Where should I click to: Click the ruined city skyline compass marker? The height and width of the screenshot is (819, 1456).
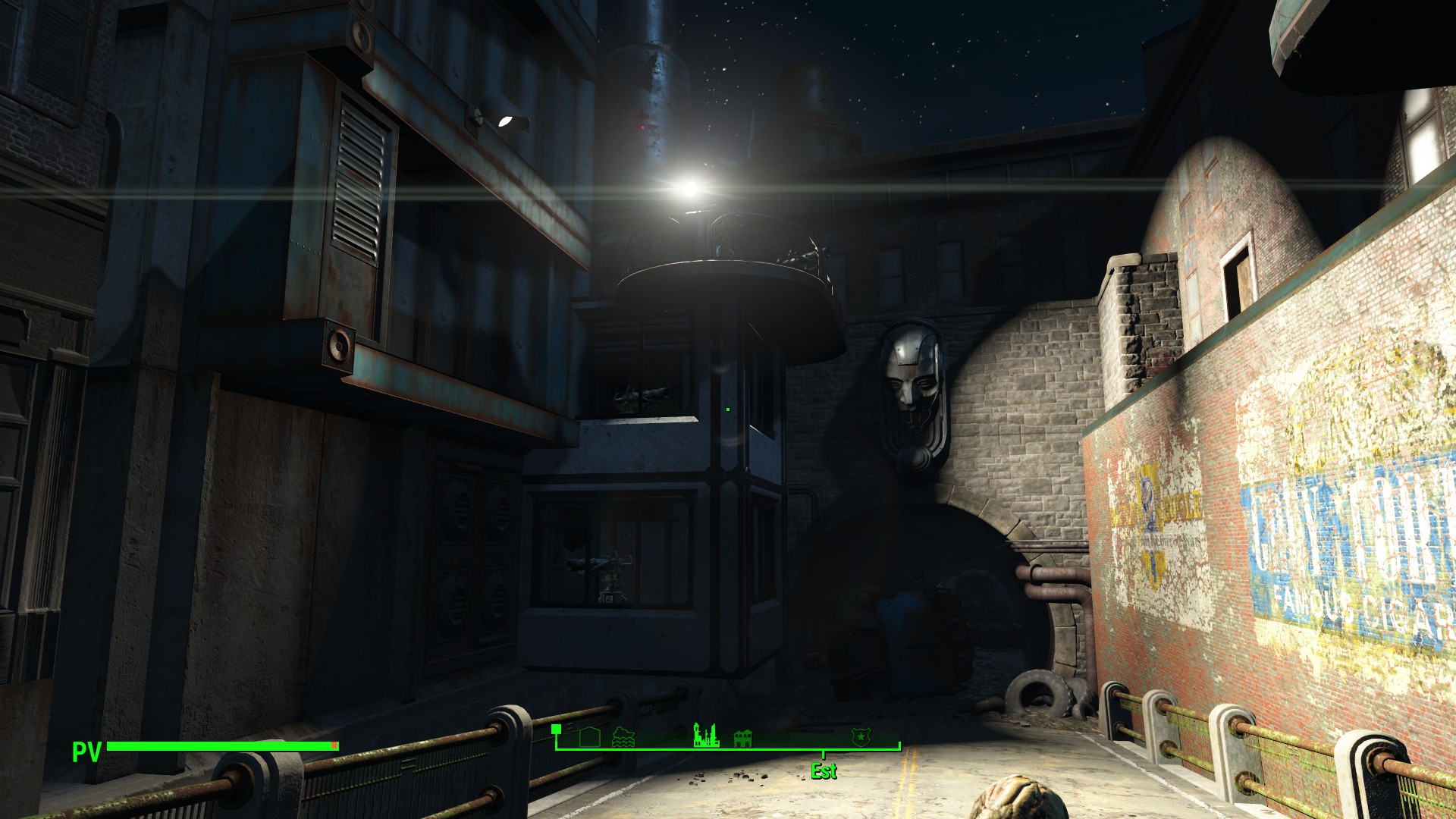(706, 735)
